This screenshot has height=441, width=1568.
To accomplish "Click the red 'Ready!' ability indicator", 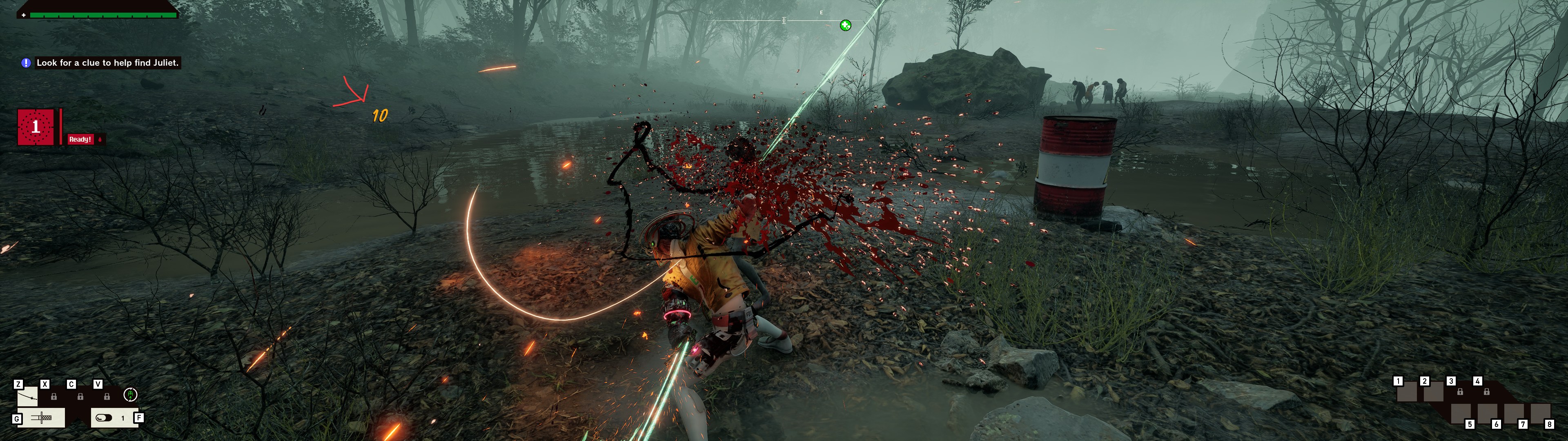I will pyautogui.click(x=80, y=140).
